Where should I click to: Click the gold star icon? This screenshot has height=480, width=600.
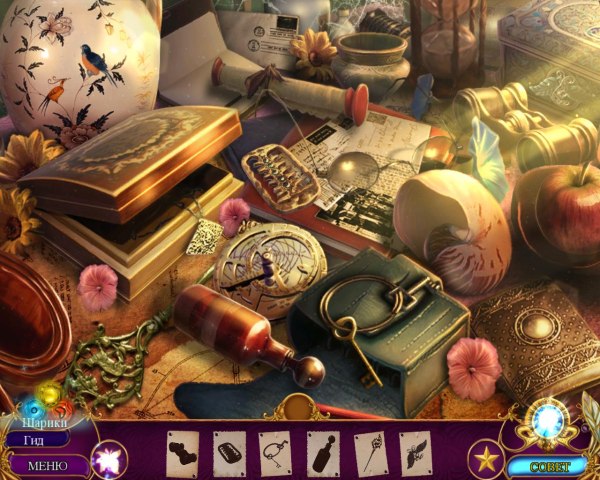tap(486, 460)
